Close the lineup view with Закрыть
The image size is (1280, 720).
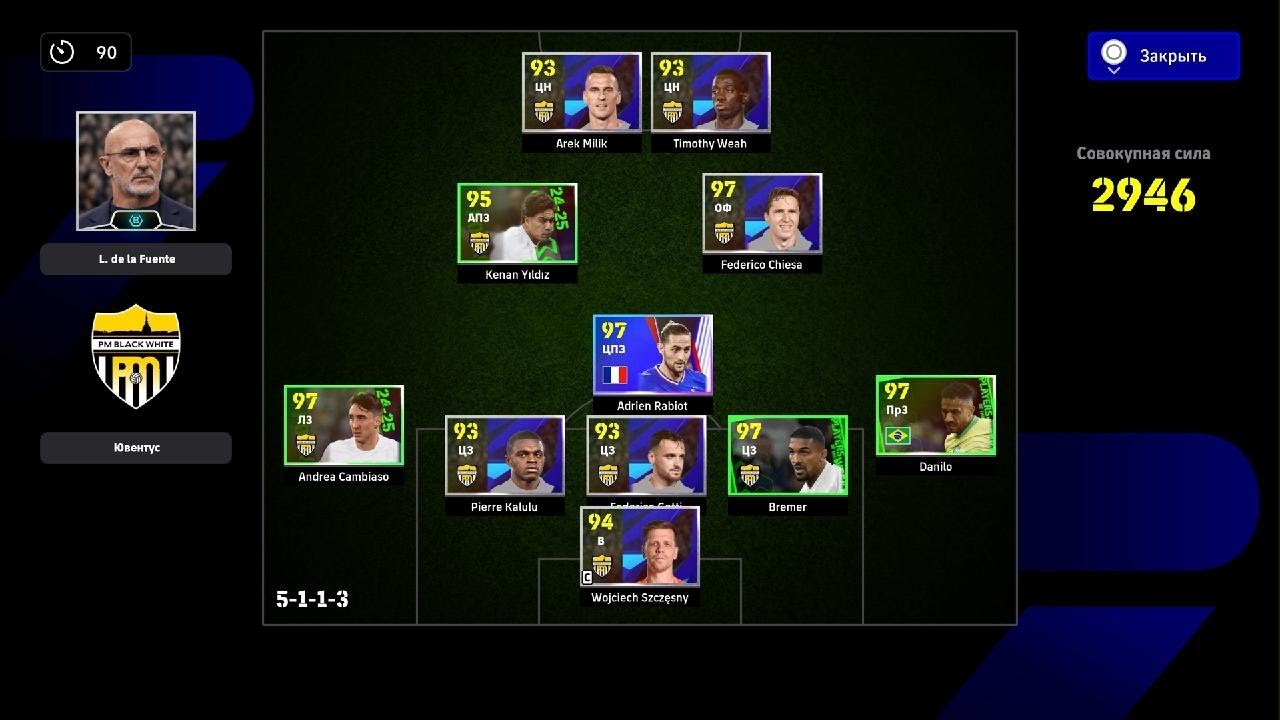pos(1164,56)
